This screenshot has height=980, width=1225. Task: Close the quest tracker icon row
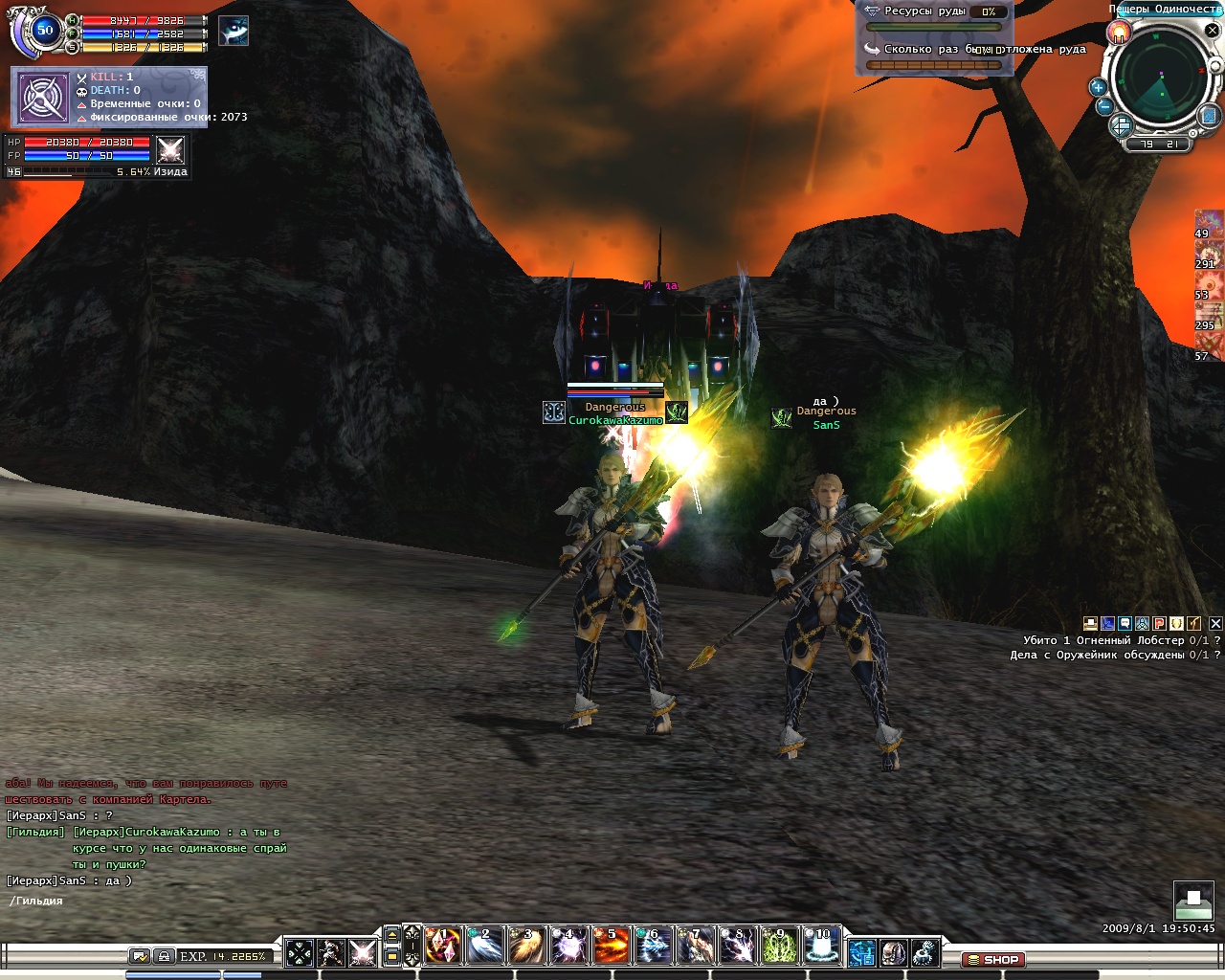1215,624
